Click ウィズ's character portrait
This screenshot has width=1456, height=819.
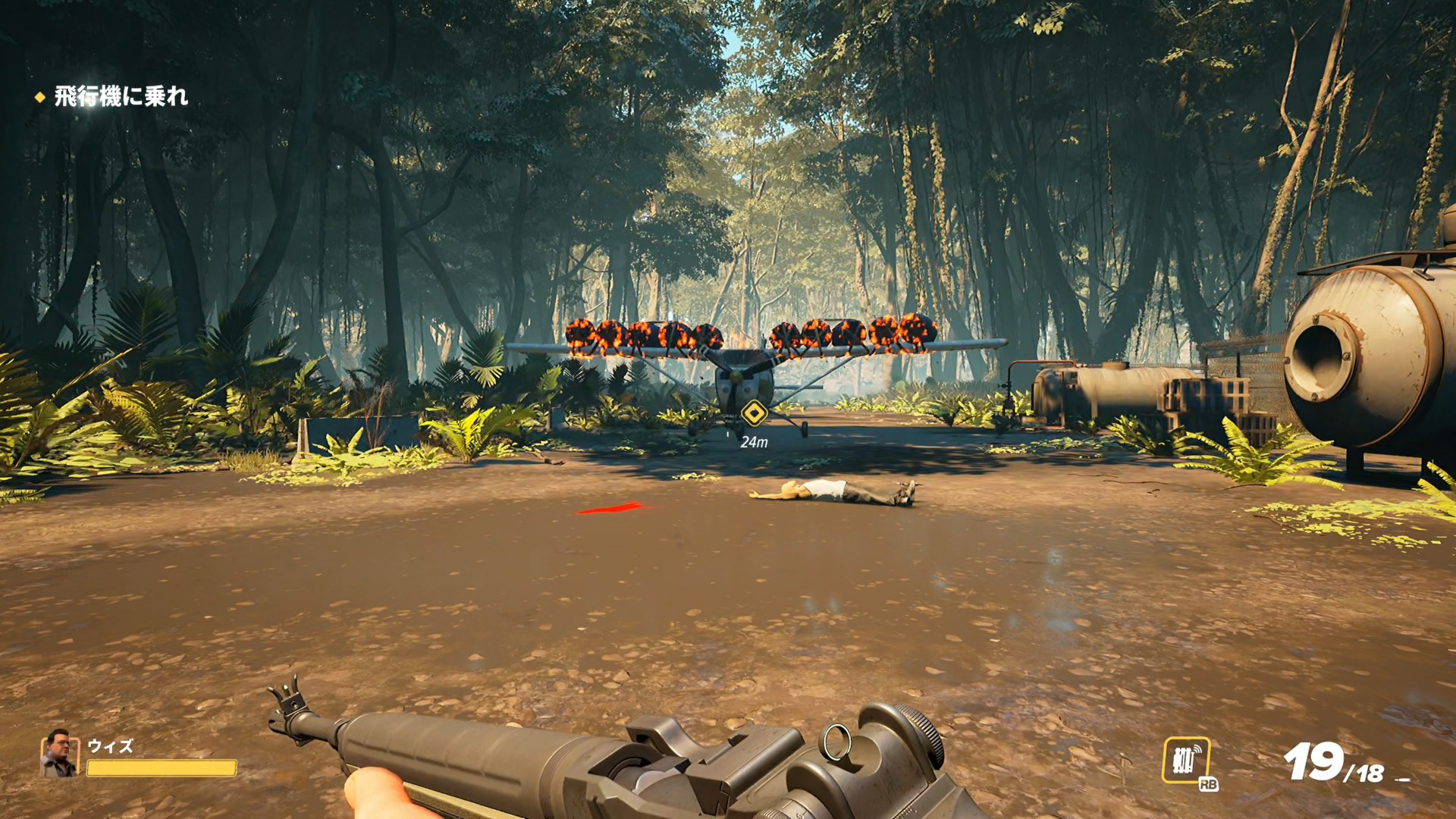[x=59, y=754]
